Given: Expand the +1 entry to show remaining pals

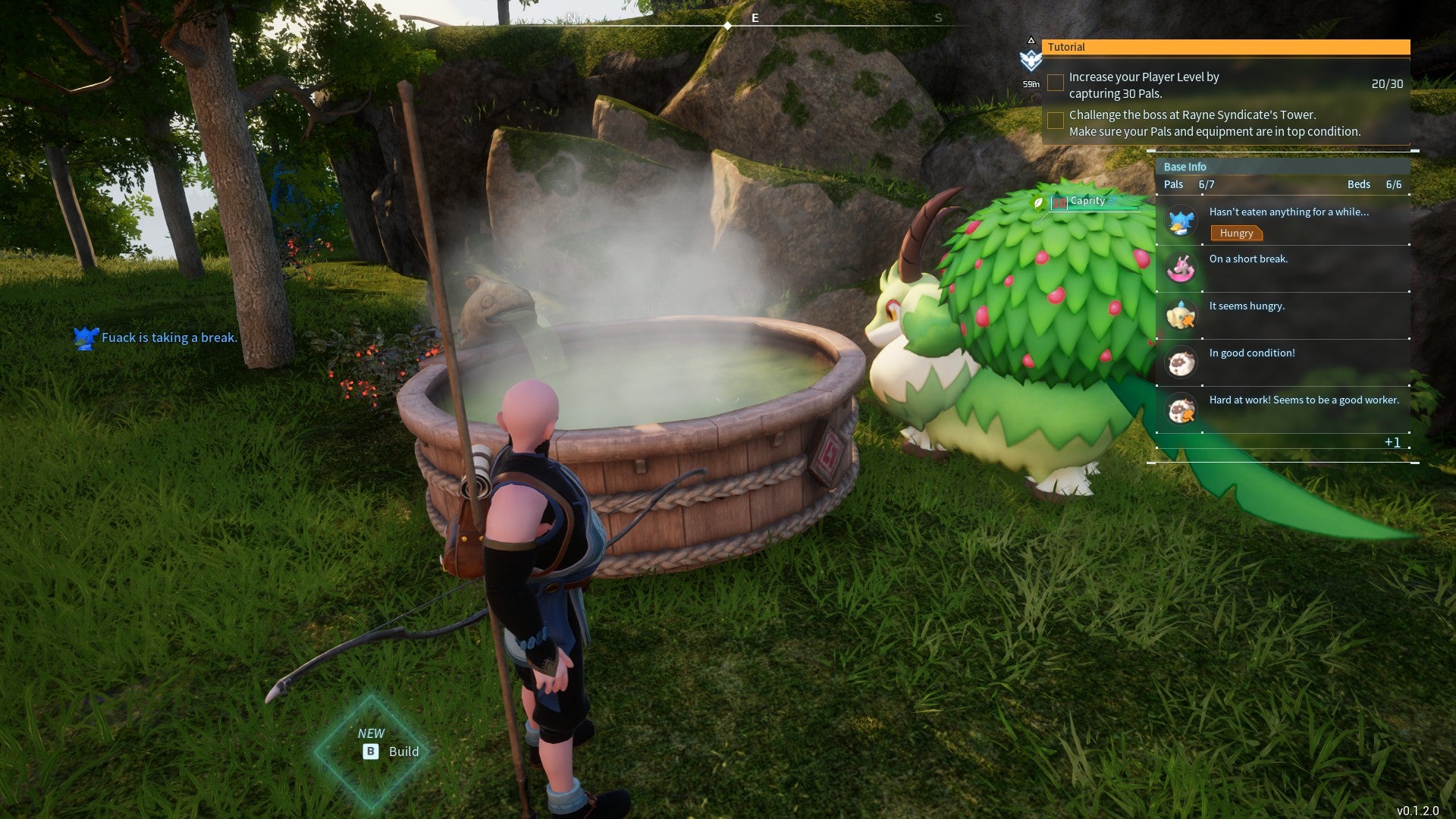Looking at the screenshot, I should point(1394,442).
